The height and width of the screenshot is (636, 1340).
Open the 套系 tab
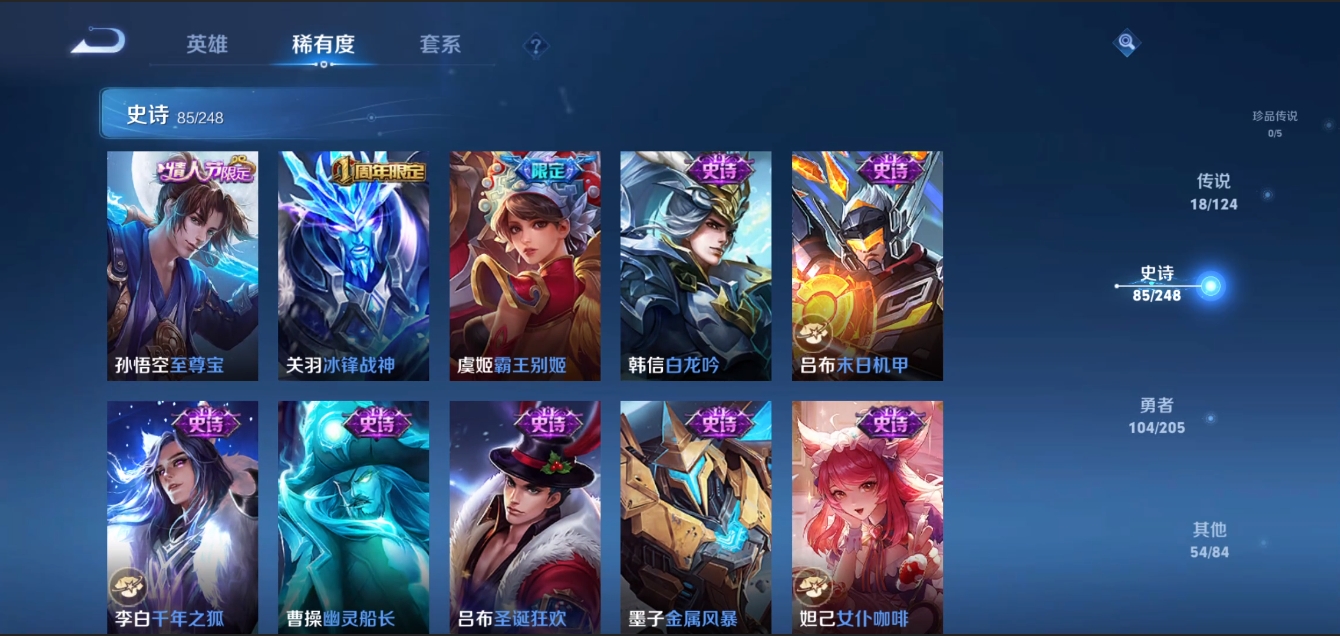pos(440,44)
